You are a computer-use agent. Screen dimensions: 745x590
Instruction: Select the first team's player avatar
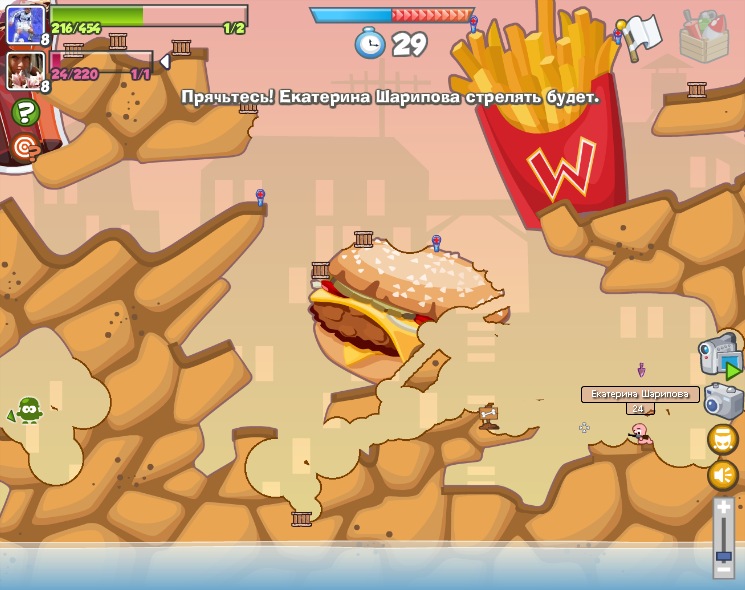click(26, 24)
